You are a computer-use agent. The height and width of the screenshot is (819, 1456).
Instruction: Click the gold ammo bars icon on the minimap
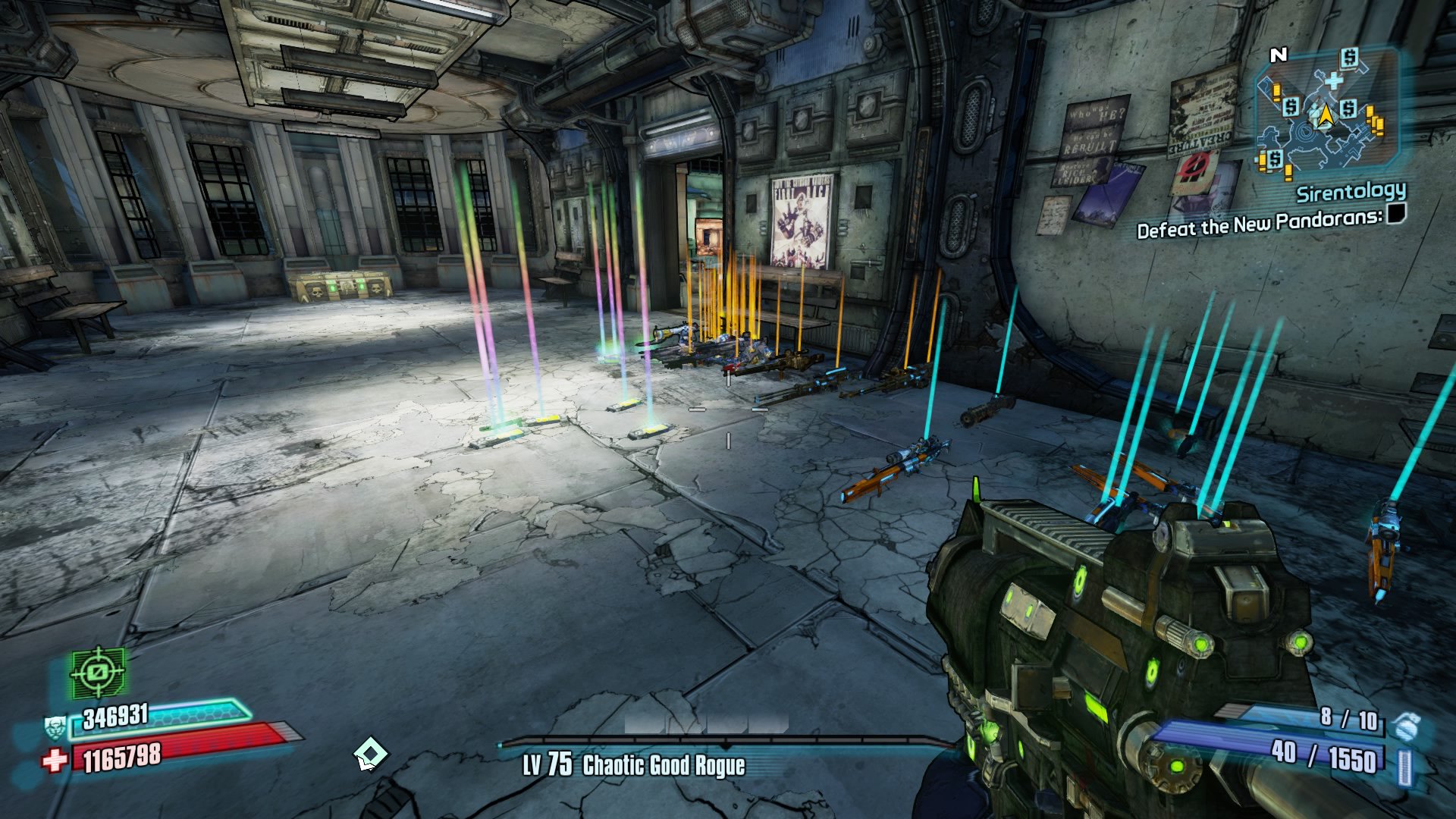(x=1374, y=120)
